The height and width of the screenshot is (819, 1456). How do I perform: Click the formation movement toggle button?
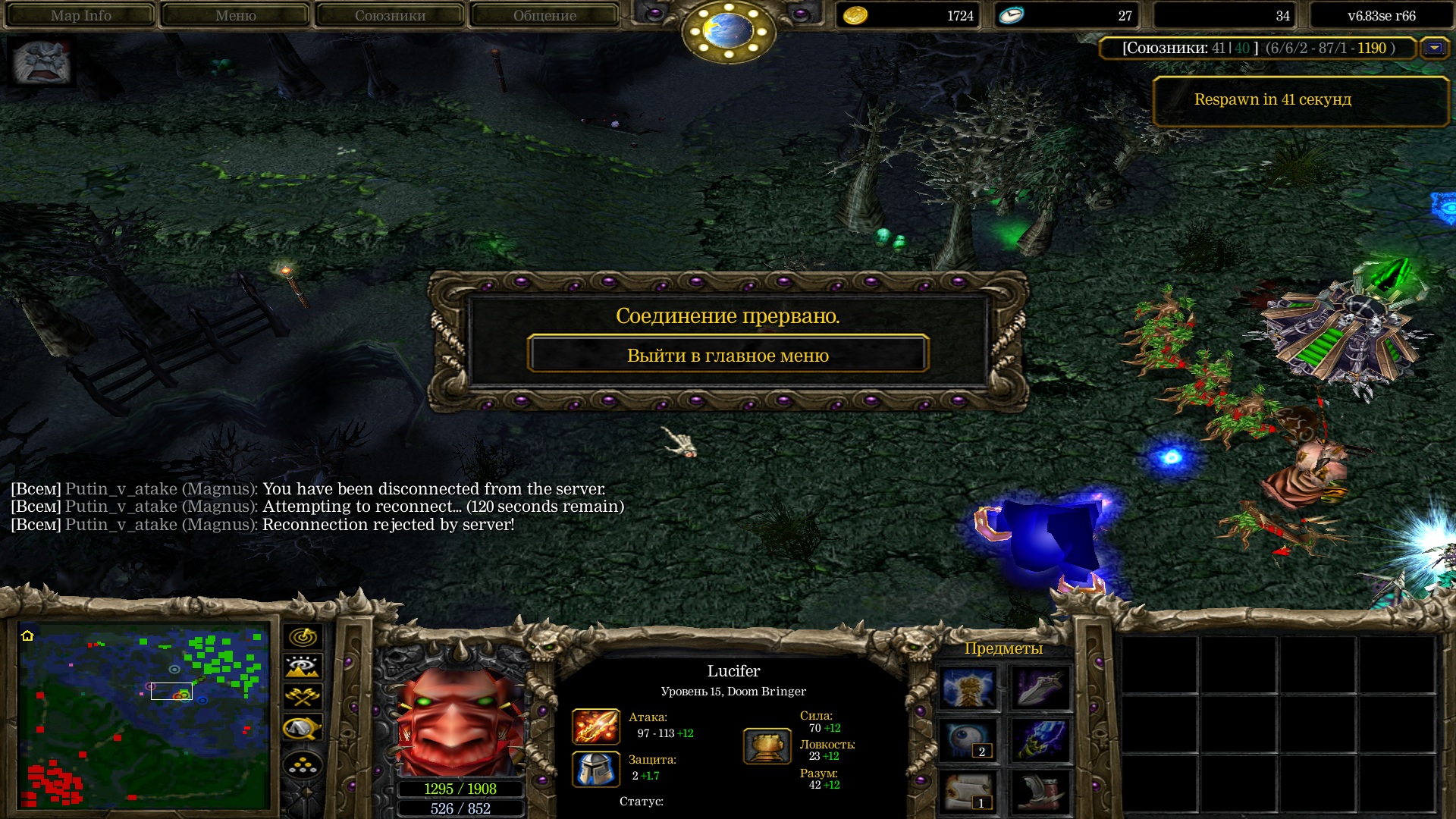(x=303, y=765)
